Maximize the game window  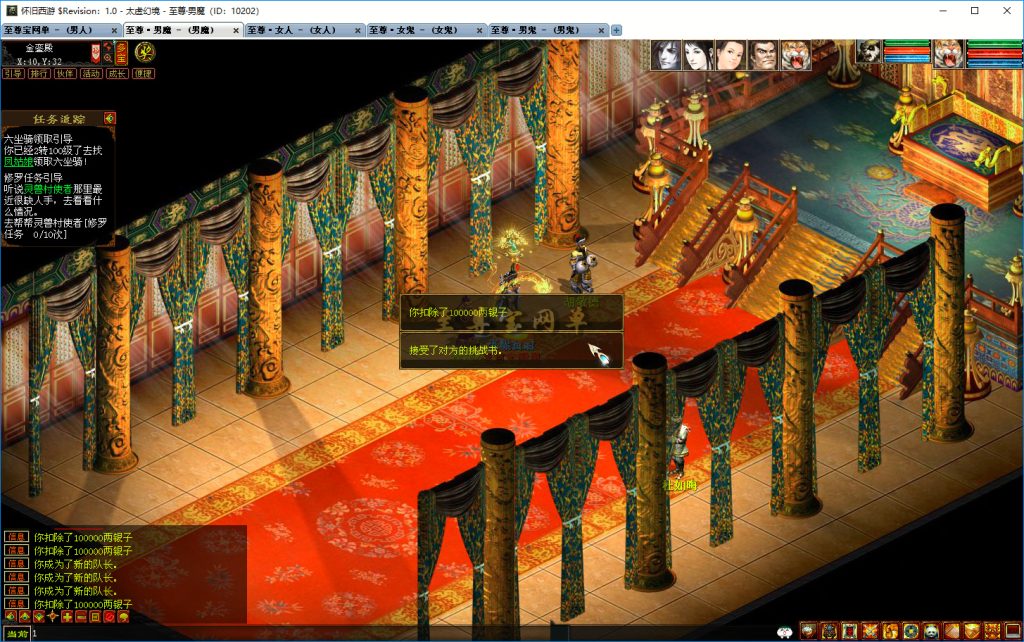coord(975,10)
